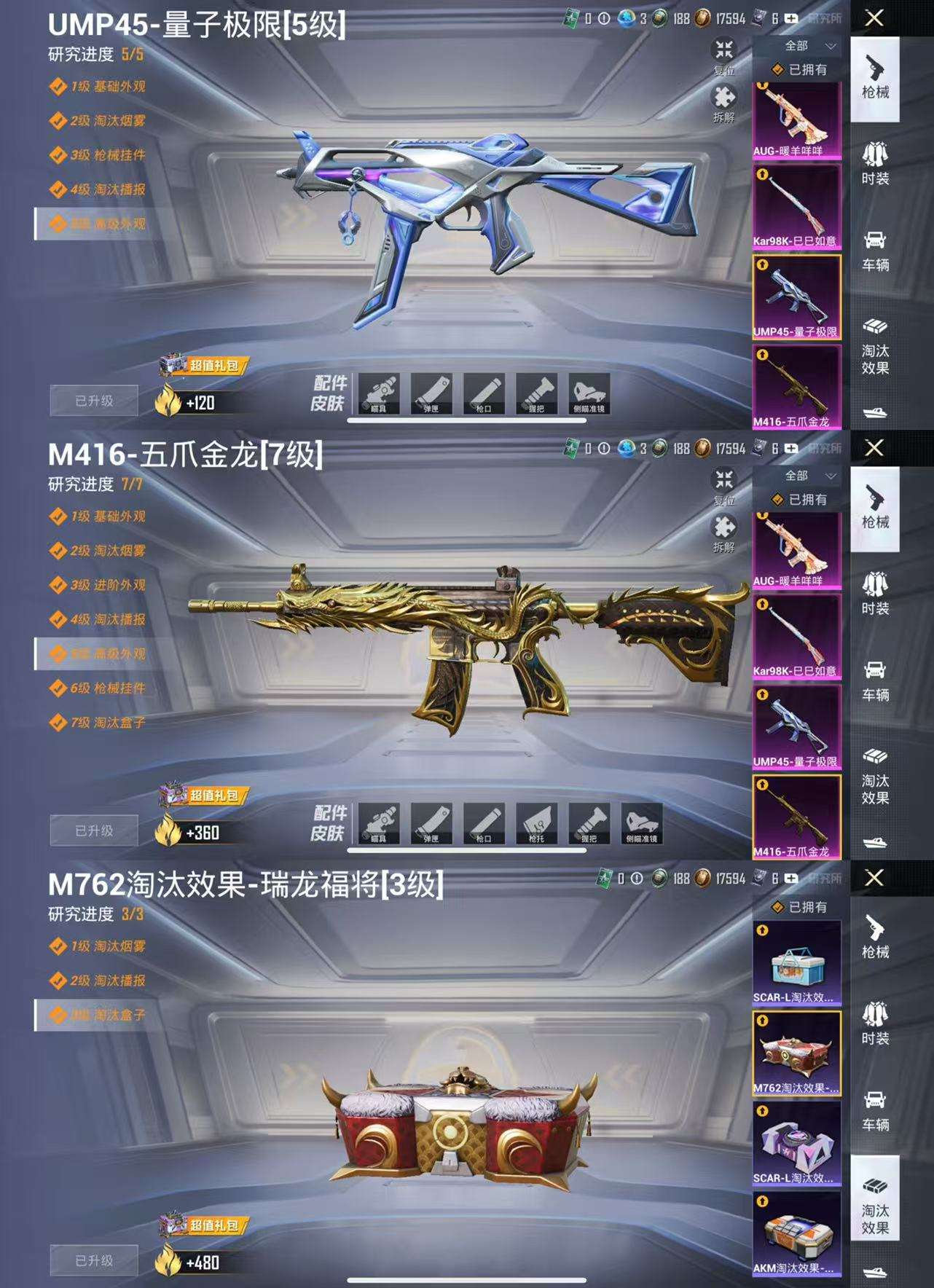Select the 2级 淘汰播报 level for M762
Viewport: 934px width, 1288px height.
pyautogui.click(x=107, y=981)
